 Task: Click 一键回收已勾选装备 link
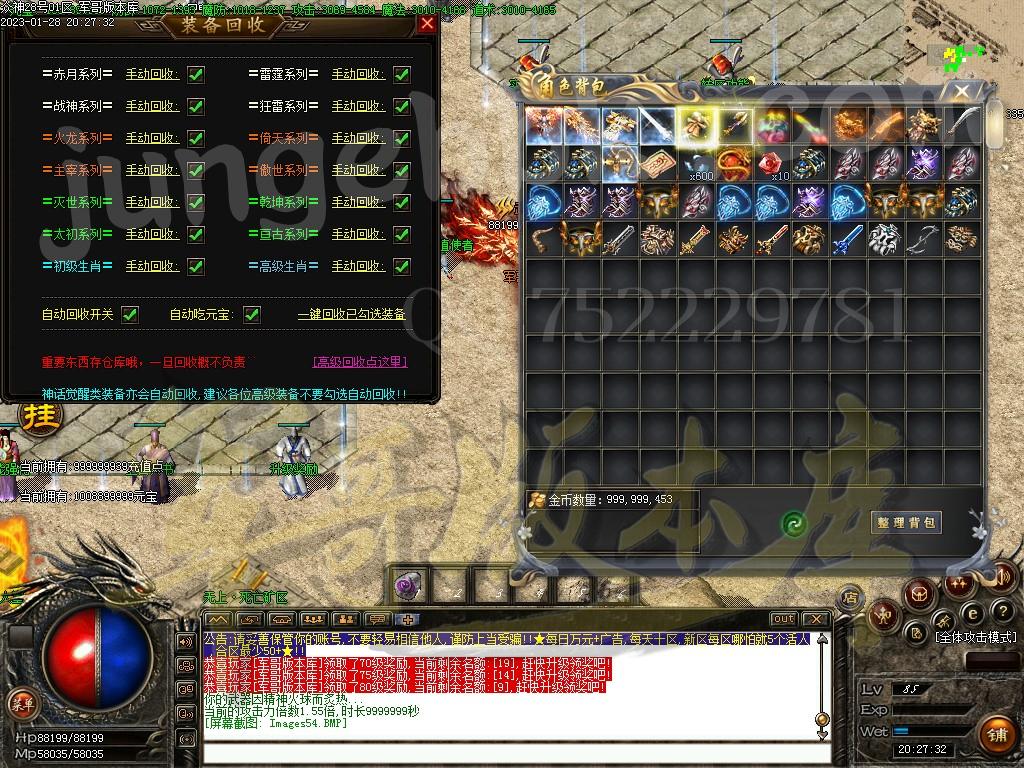pos(351,314)
